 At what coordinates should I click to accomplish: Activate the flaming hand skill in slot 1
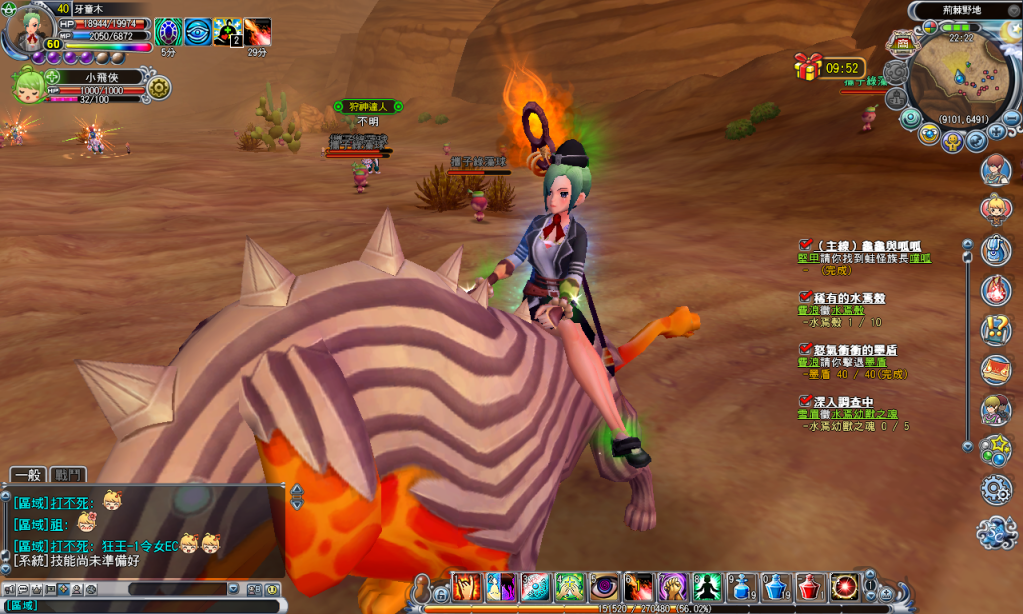coord(467,587)
